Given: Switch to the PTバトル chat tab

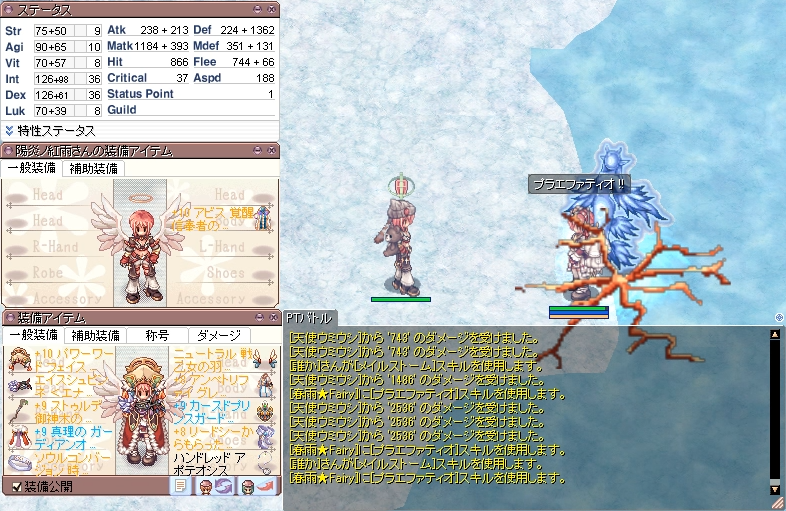Looking at the screenshot, I should (x=311, y=317).
